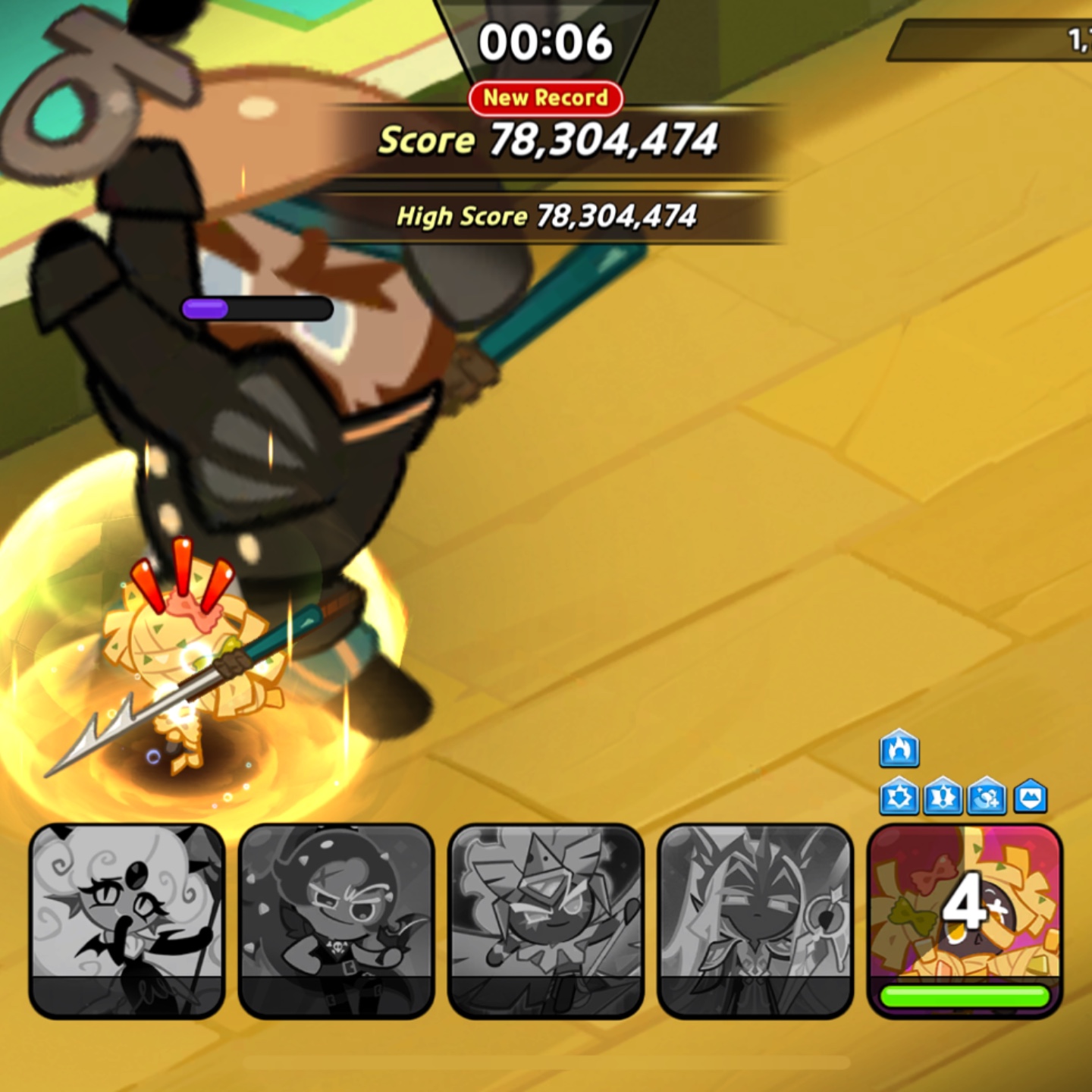Screen dimensions: 1092x1092
Task: Choose the crowned cookie skill portrait
Action: 545,919
